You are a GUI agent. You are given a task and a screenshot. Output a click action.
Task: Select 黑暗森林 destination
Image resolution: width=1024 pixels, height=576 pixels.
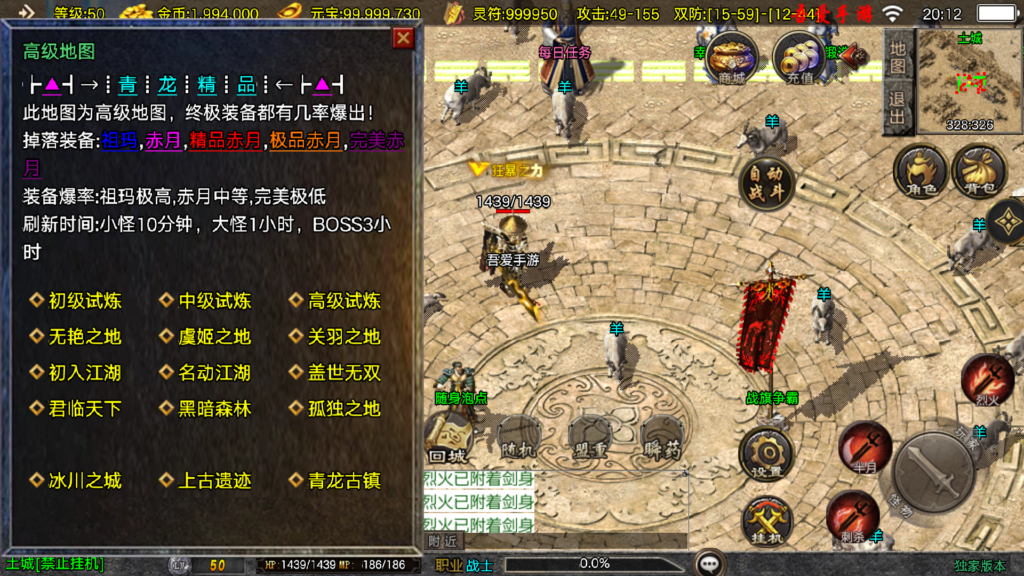pyautogui.click(x=215, y=409)
